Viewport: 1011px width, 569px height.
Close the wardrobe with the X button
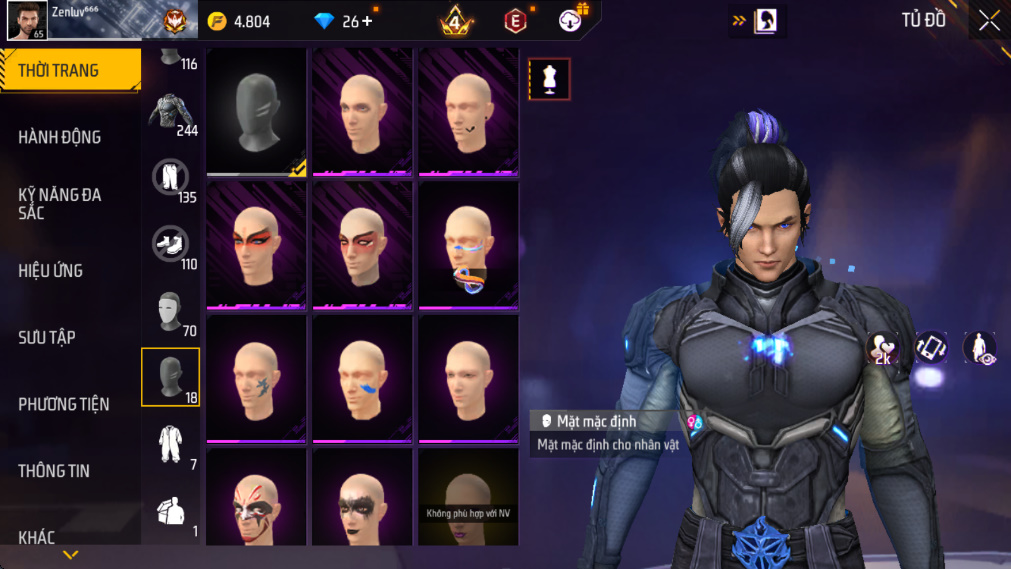pos(989,21)
